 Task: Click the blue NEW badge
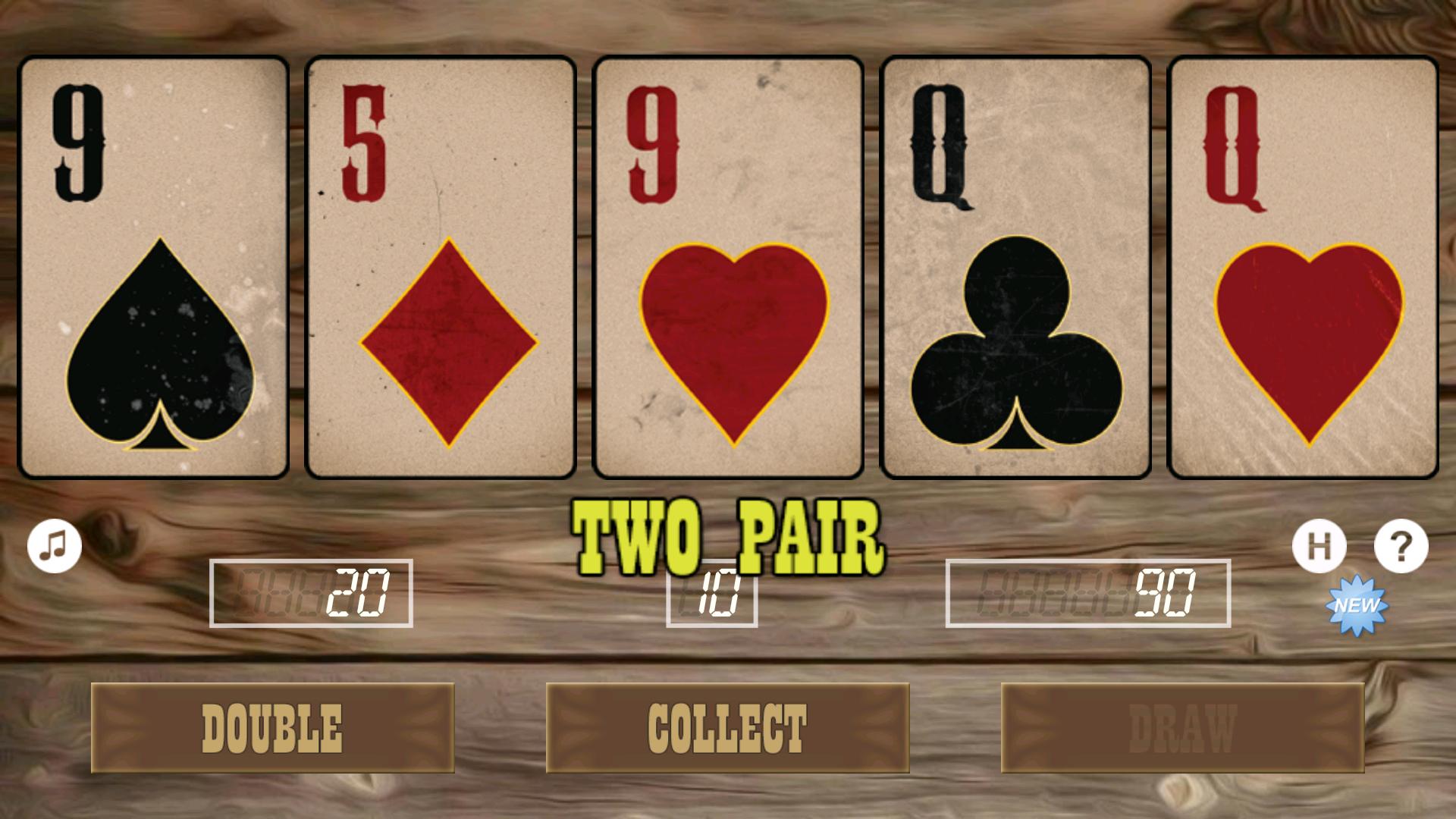pyautogui.click(x=1357, y=605)
